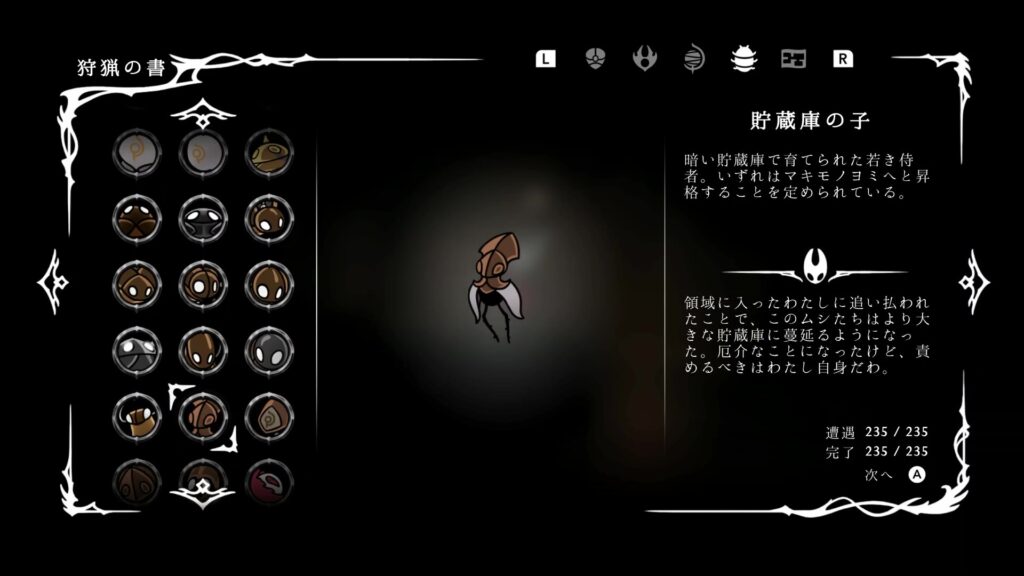The height and width of the screenshot is (576, 1024).
Task: Select the scroll-carrying bug entry
Action: point(136,415)
